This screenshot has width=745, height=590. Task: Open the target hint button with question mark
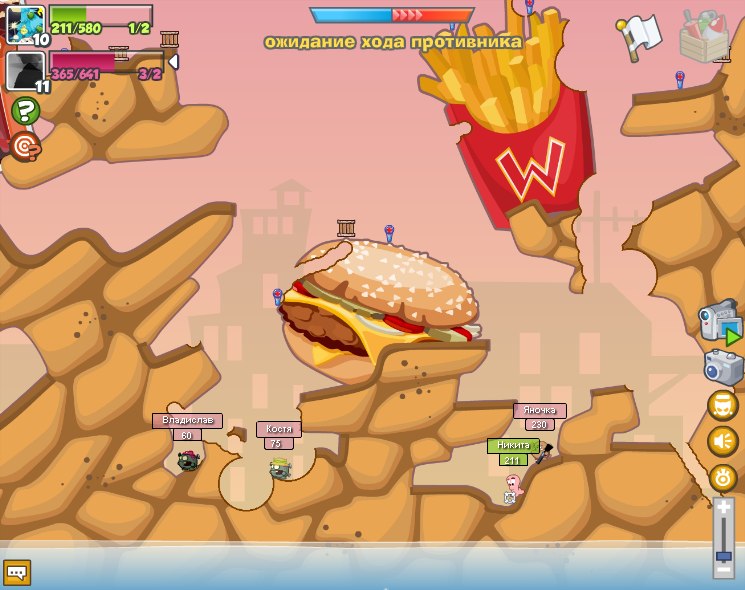tap(25, 147)
